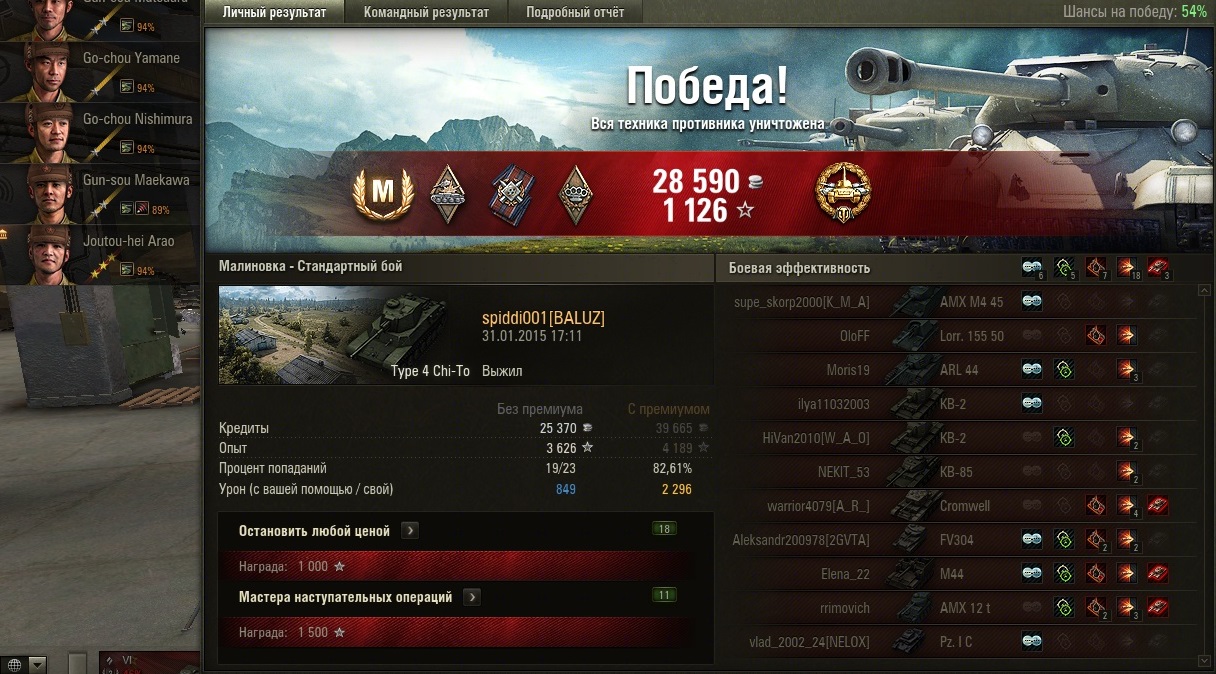Switch to the Командный результат tab
This screenshot has height=674, width=1216.
click(x=426, y=12)
